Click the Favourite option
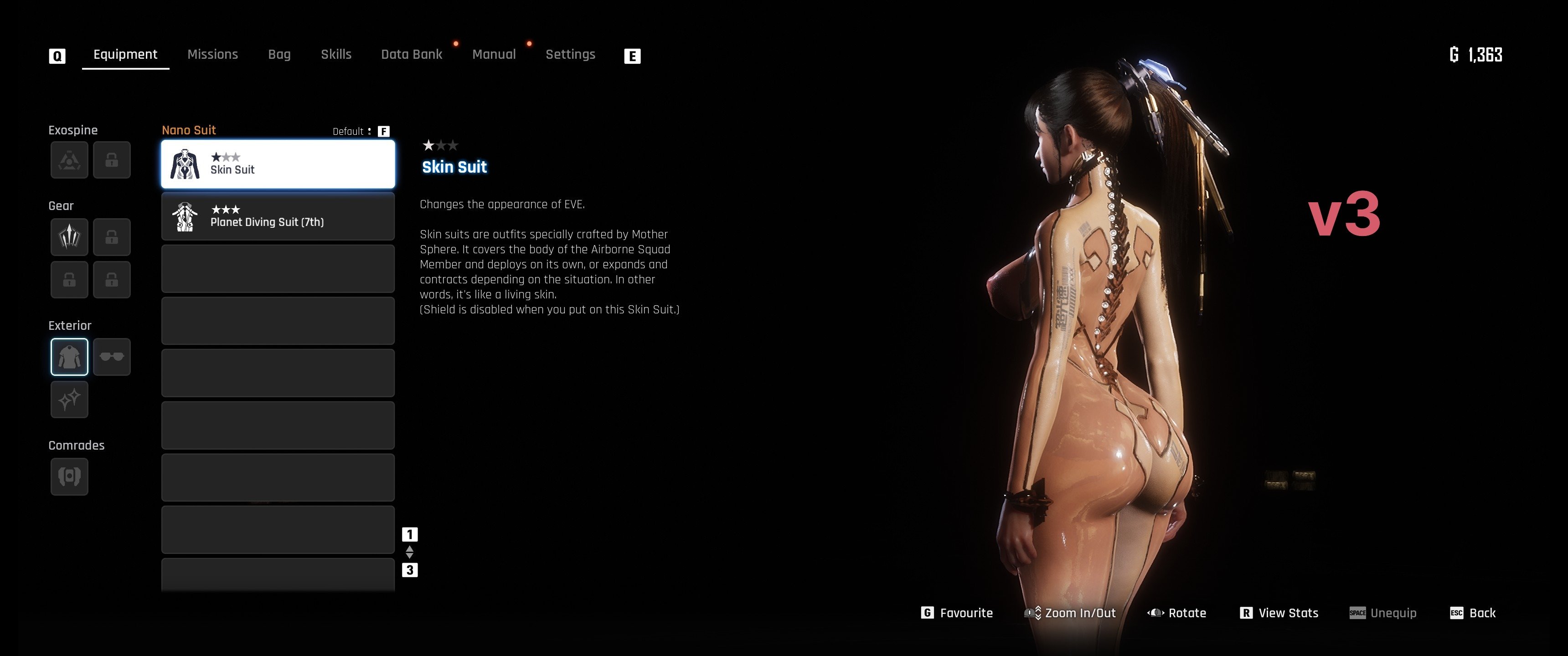This screenshot has width=1568, height=656. (958, 613)
